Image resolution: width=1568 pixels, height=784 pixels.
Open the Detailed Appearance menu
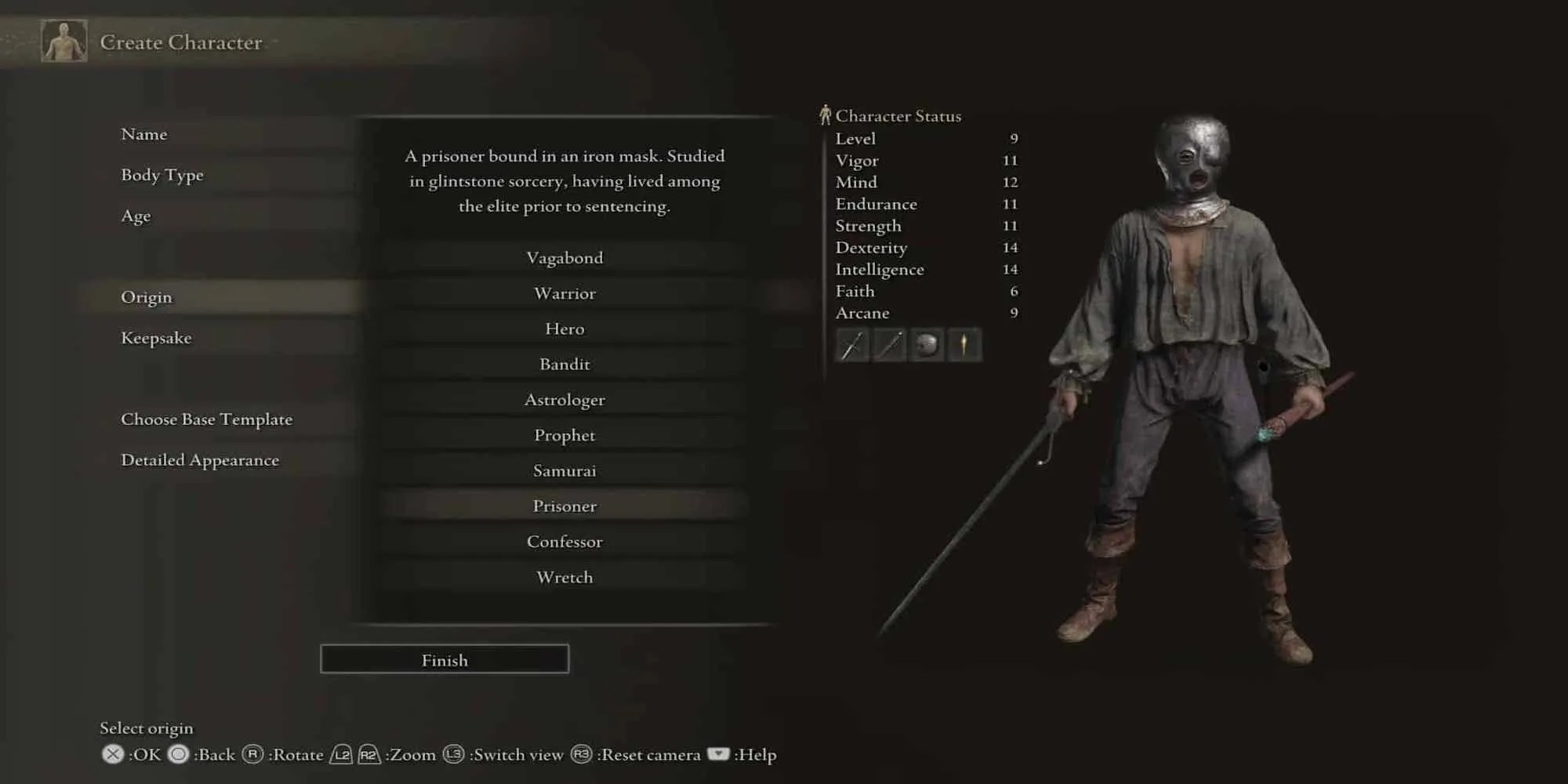point(200,460)
